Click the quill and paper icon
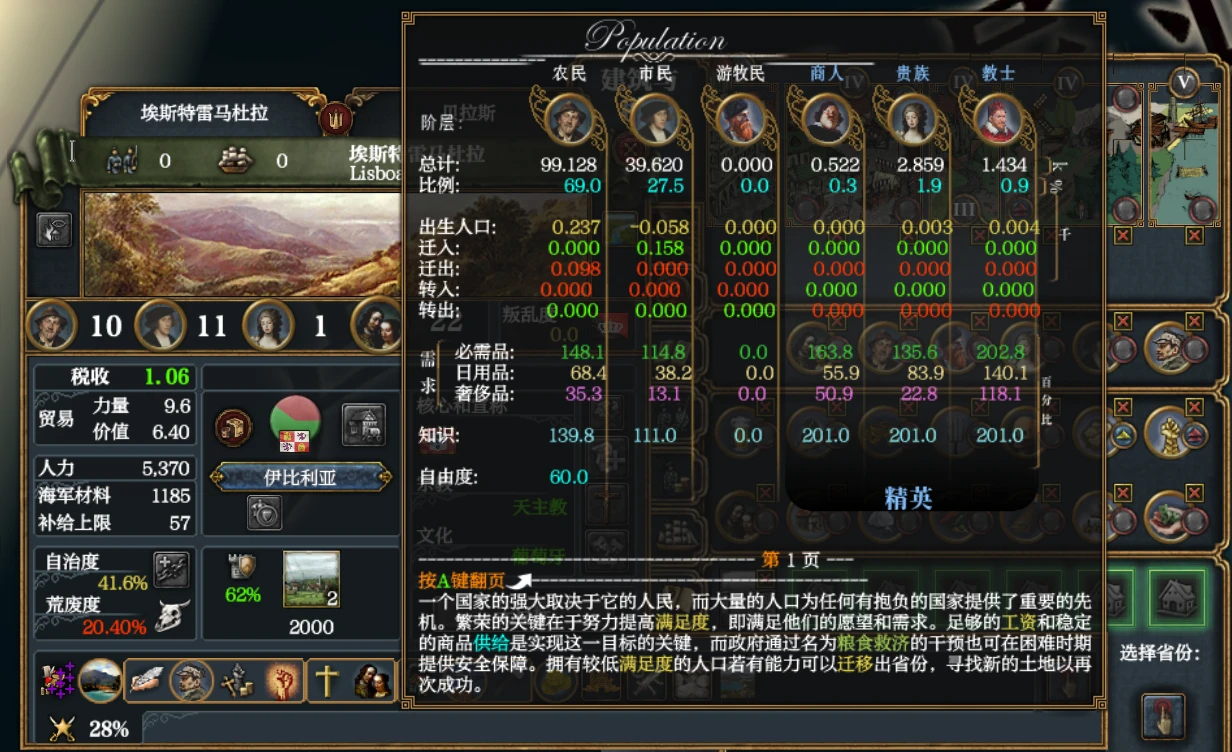1232x752 pixels. point(146,680)
